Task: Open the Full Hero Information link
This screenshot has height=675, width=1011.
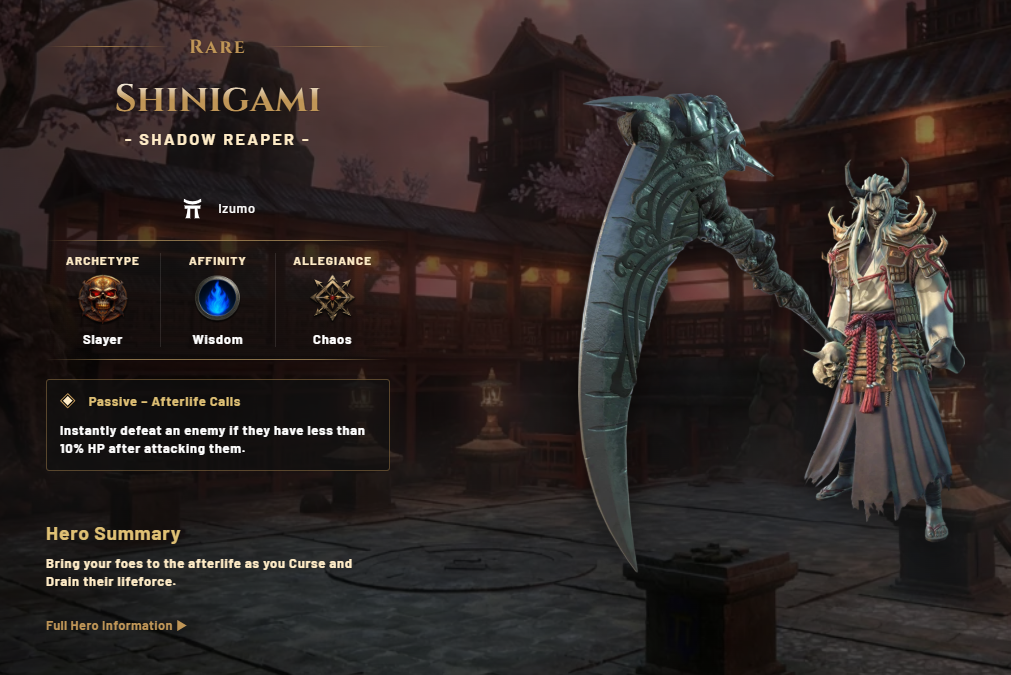Action: click(116, 626)
